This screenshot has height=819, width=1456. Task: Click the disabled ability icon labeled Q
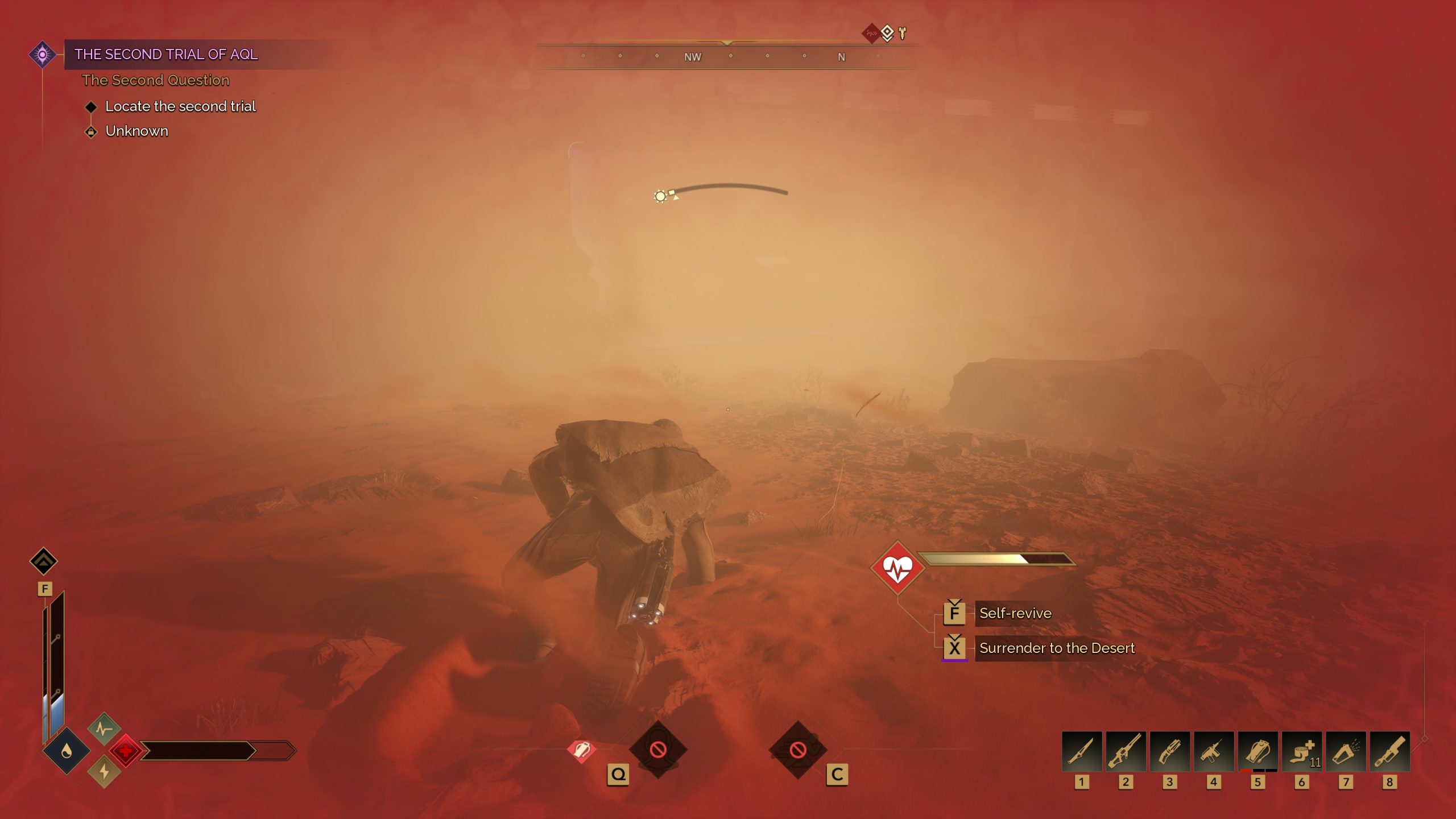tap(658, 750)
